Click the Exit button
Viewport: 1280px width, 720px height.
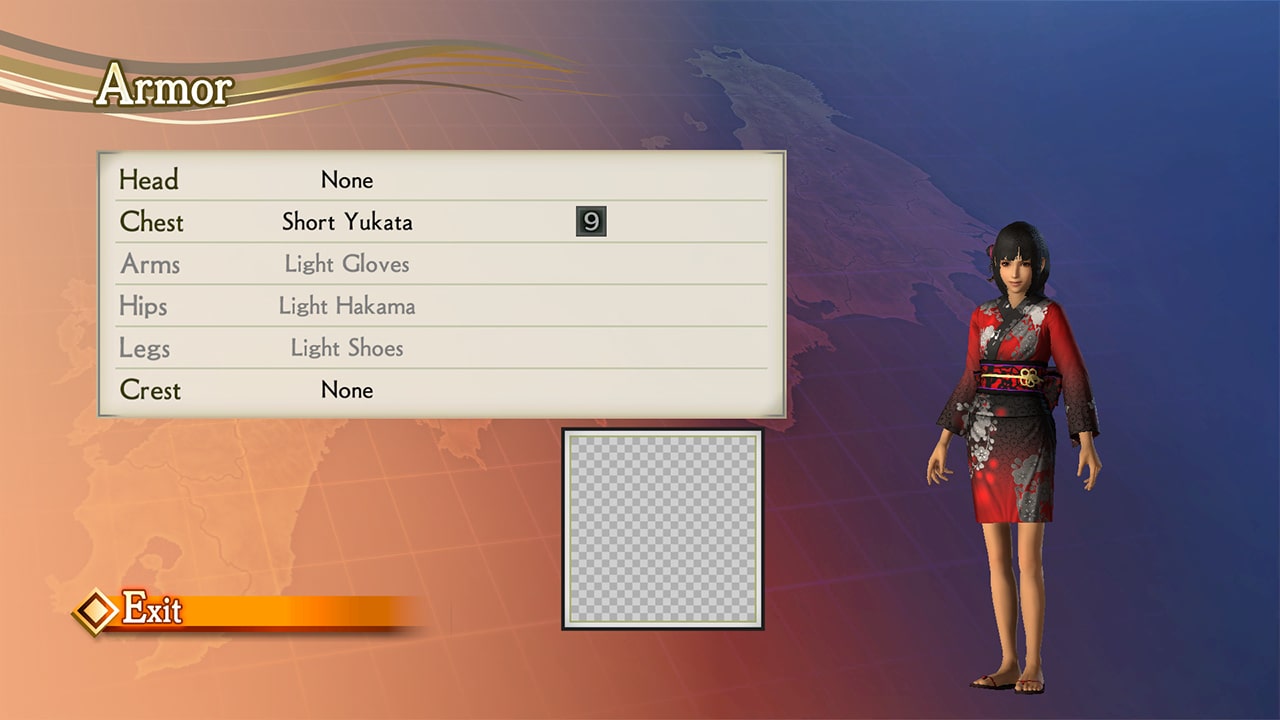pos(151,608)
